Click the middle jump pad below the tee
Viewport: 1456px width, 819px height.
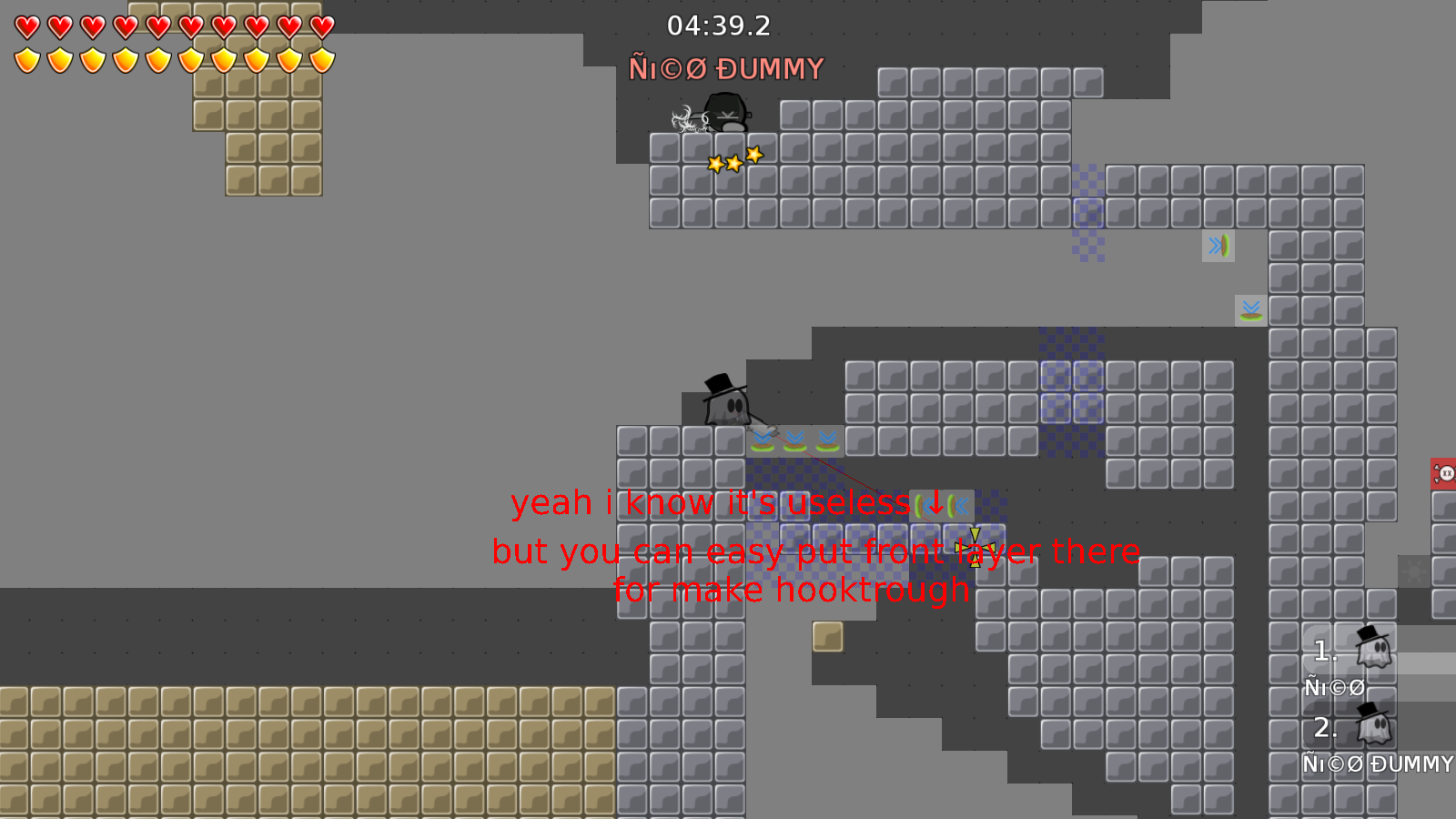tap(794, 441)
